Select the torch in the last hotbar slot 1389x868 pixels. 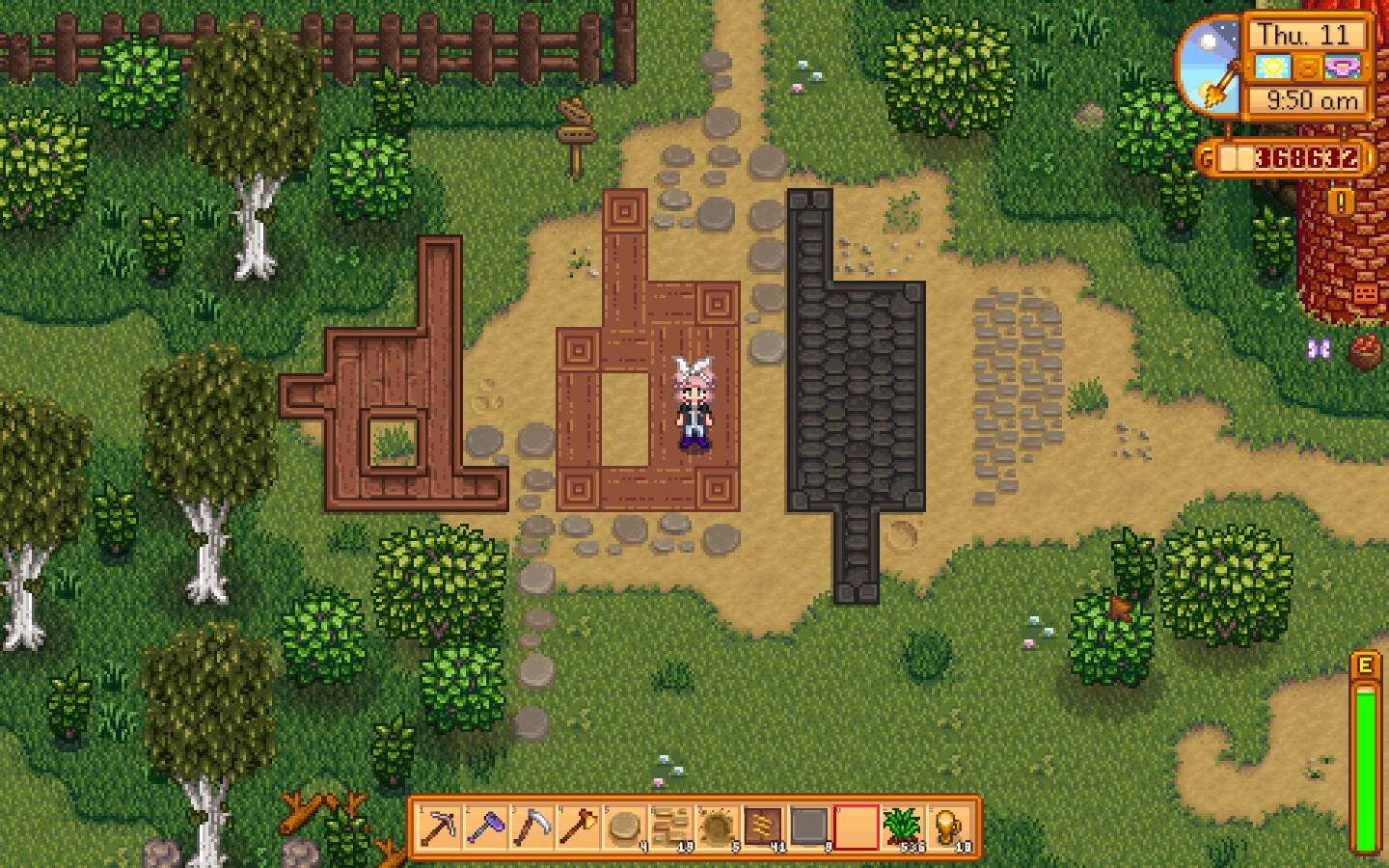click(951, 829)
